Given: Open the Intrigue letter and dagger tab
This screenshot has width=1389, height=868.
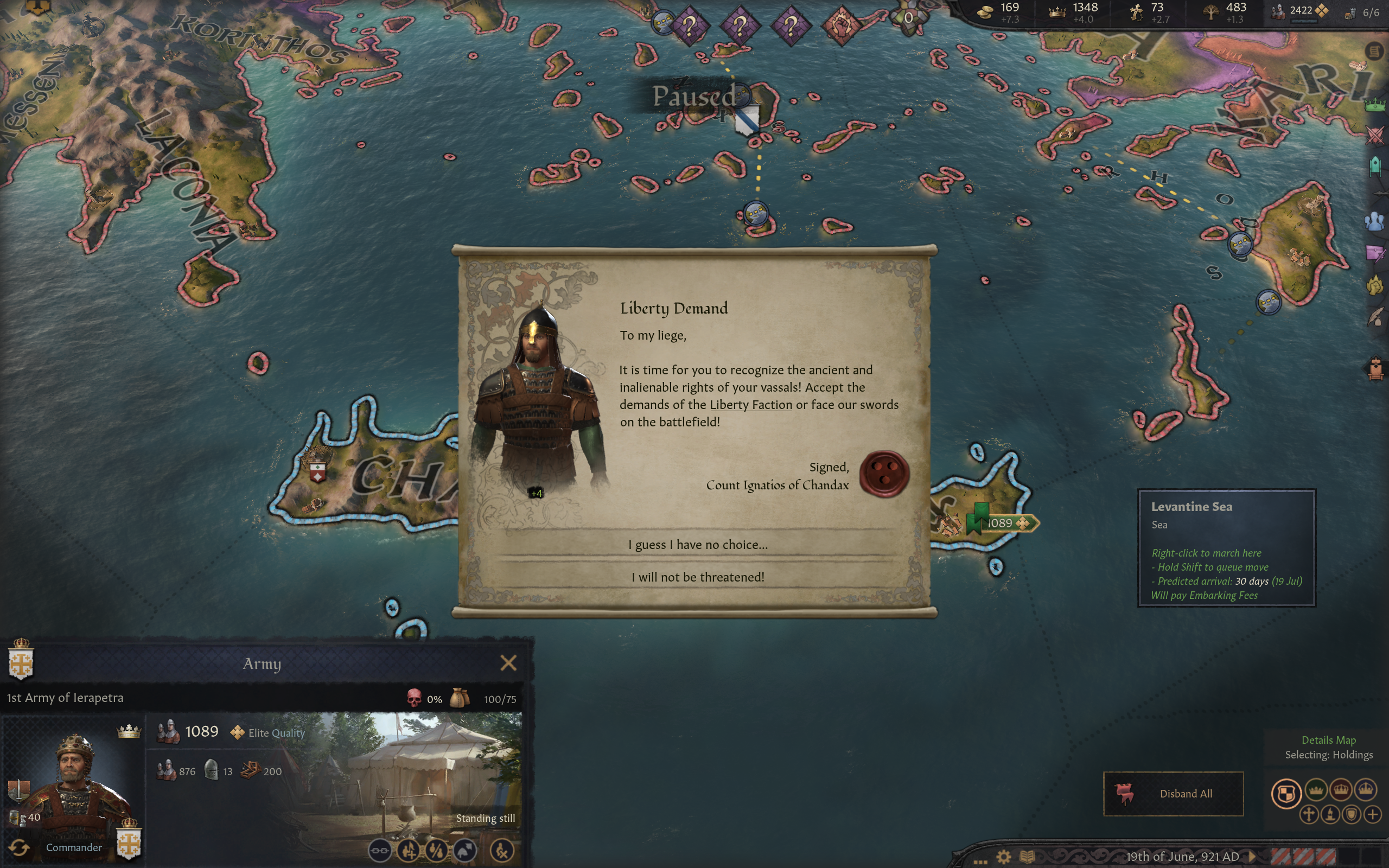Looking at the screenshot, I should tap(1375, 253).
